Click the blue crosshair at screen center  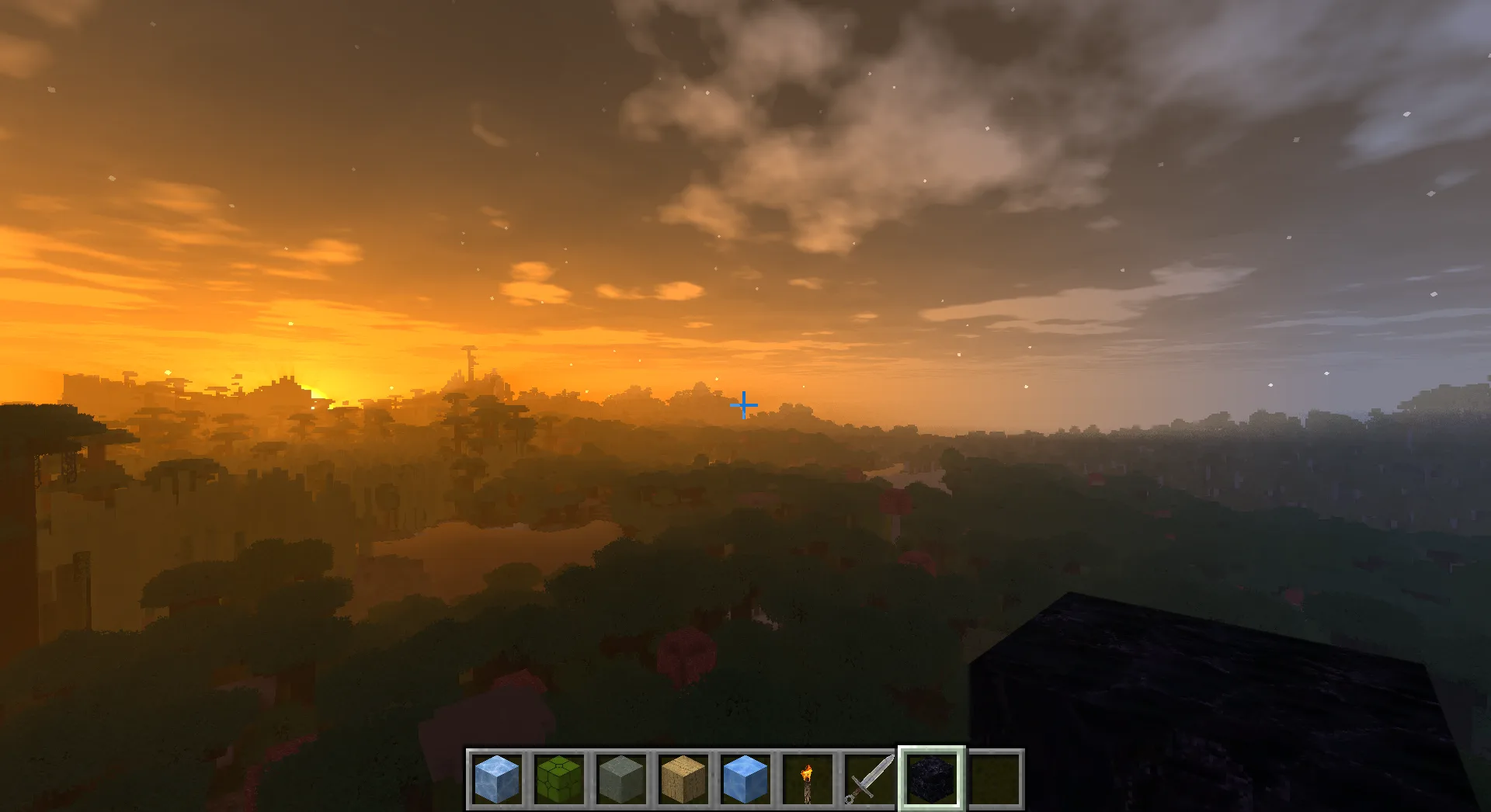coord(744,404)
